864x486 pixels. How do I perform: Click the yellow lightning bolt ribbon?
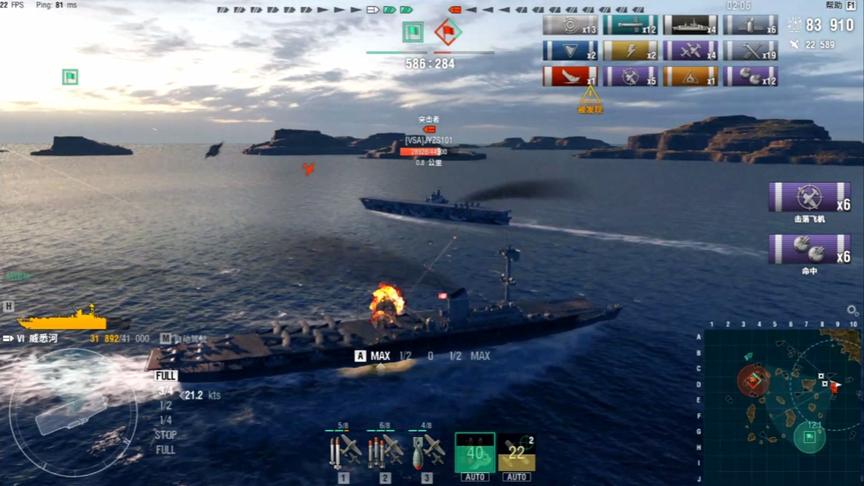(x=630, y=50)
